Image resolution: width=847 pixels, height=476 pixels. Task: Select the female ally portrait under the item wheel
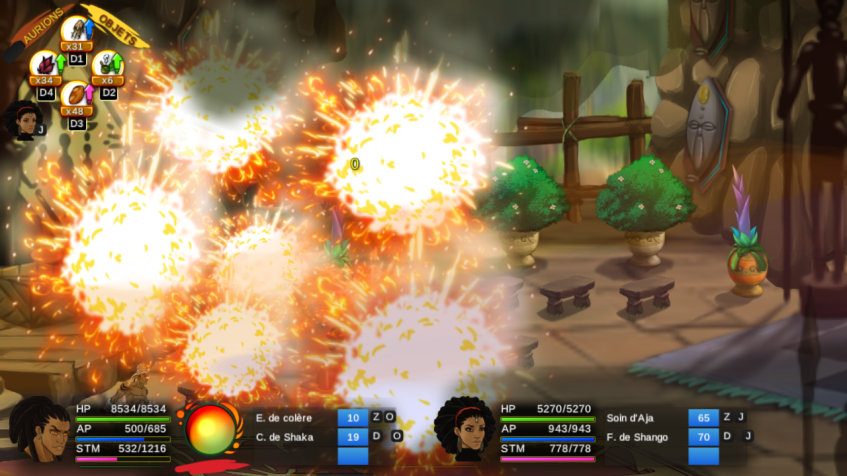click(23, 121)
